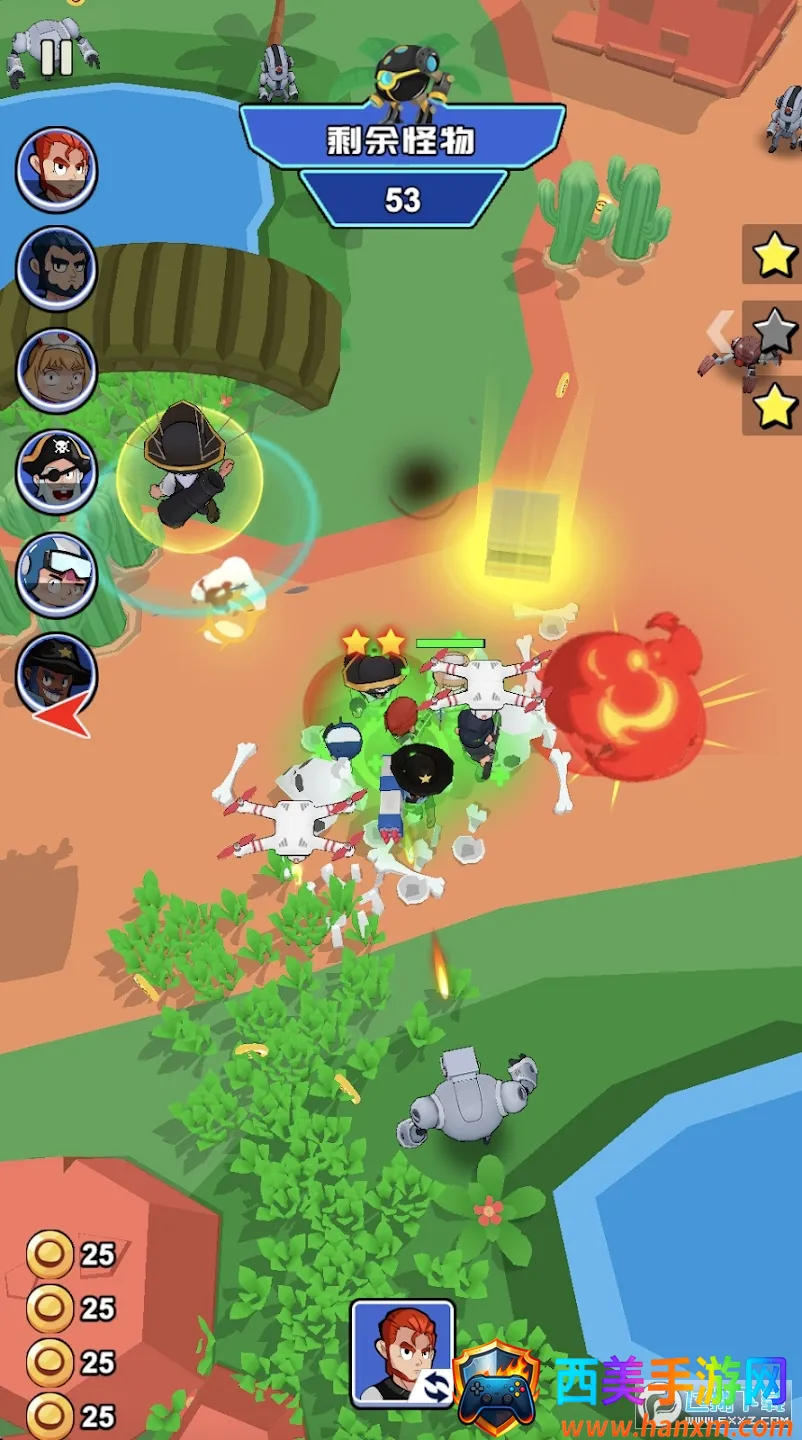Screen dimensions: 802x1440
Task: Select the goggles-wearing hero portrait
Action: [56, 575]
